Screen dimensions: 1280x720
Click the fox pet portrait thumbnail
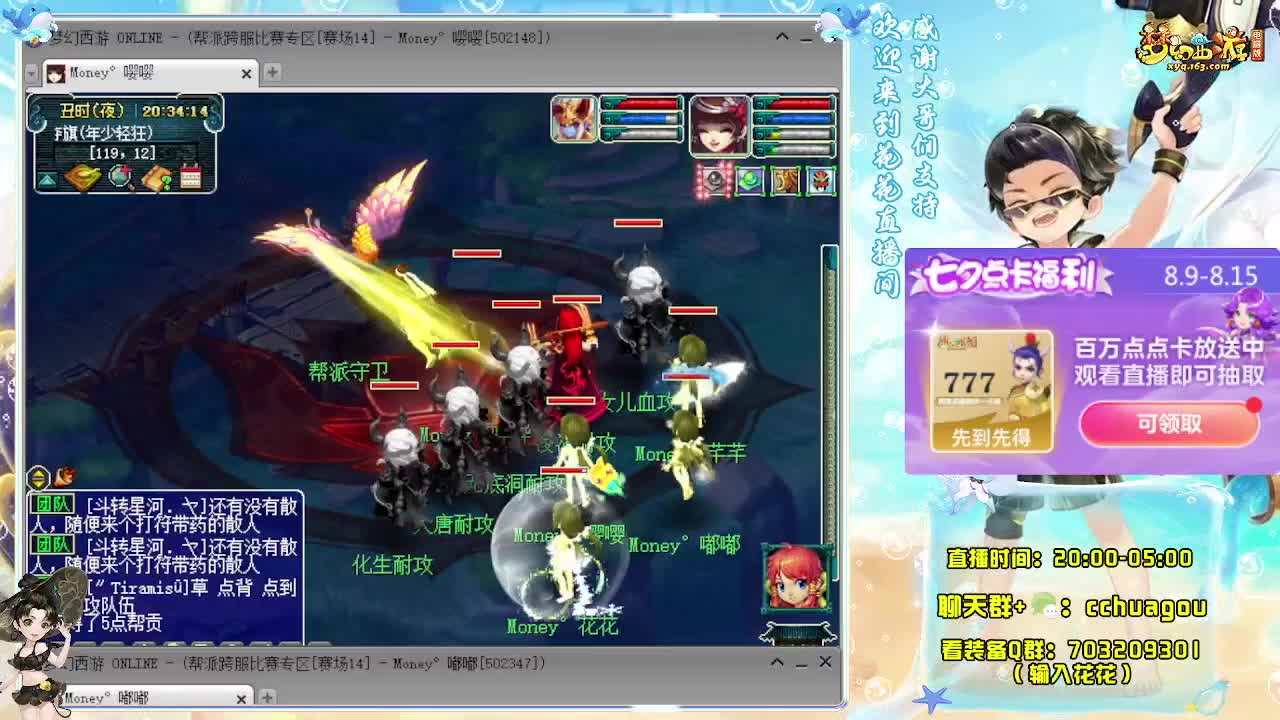[x=575, y=120]
